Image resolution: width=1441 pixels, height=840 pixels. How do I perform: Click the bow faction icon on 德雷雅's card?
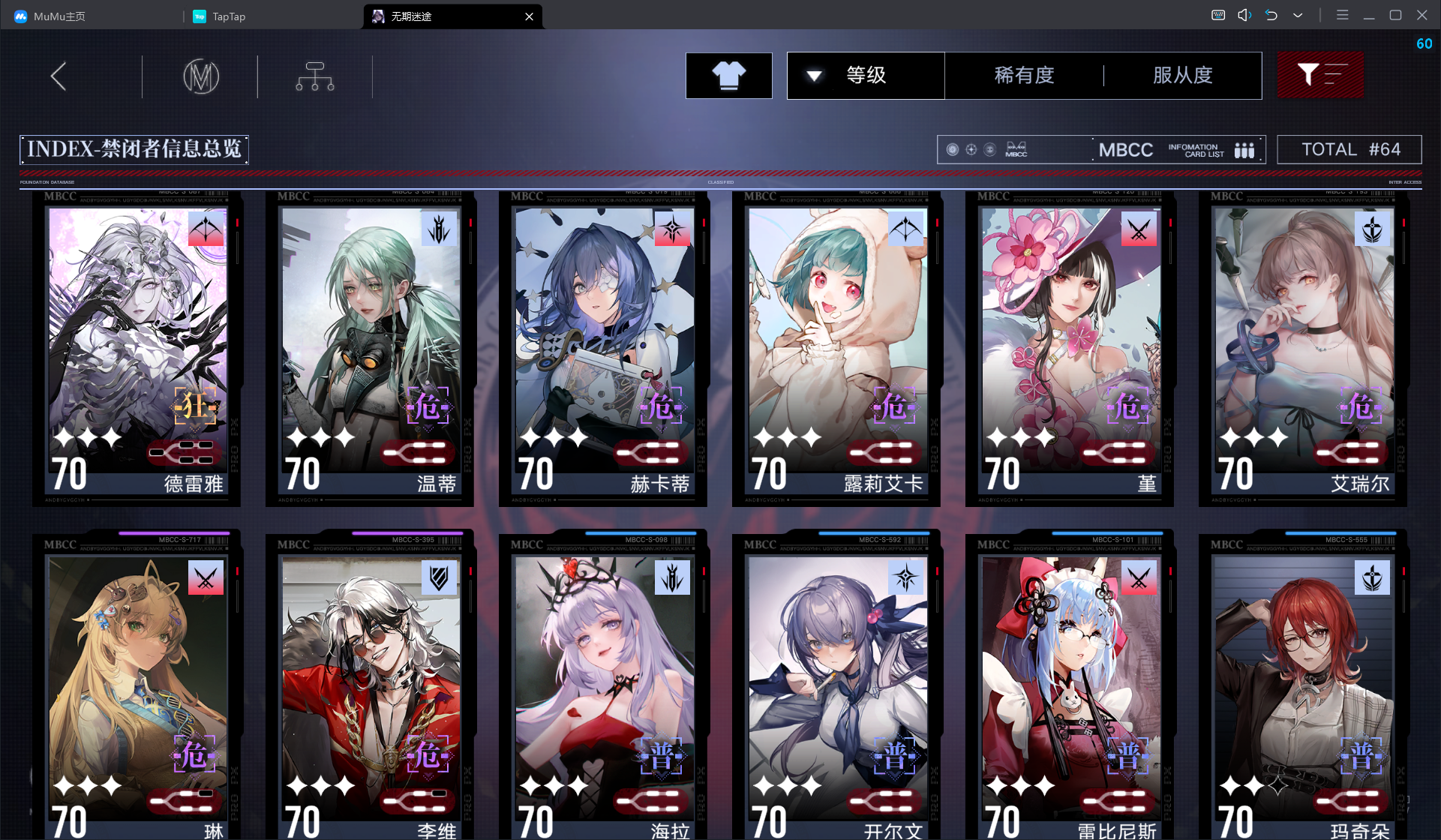point(207,229)
